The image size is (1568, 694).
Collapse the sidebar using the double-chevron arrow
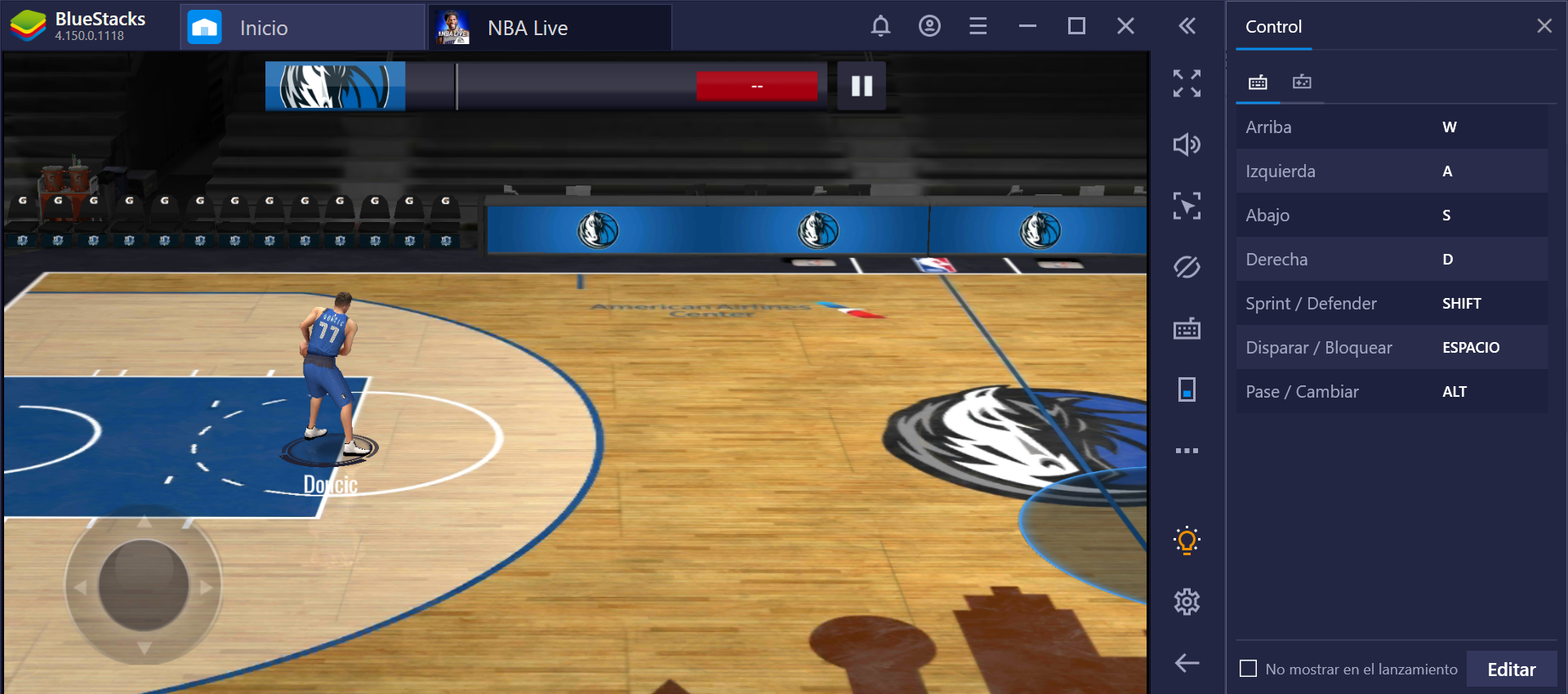[1187, 25]
